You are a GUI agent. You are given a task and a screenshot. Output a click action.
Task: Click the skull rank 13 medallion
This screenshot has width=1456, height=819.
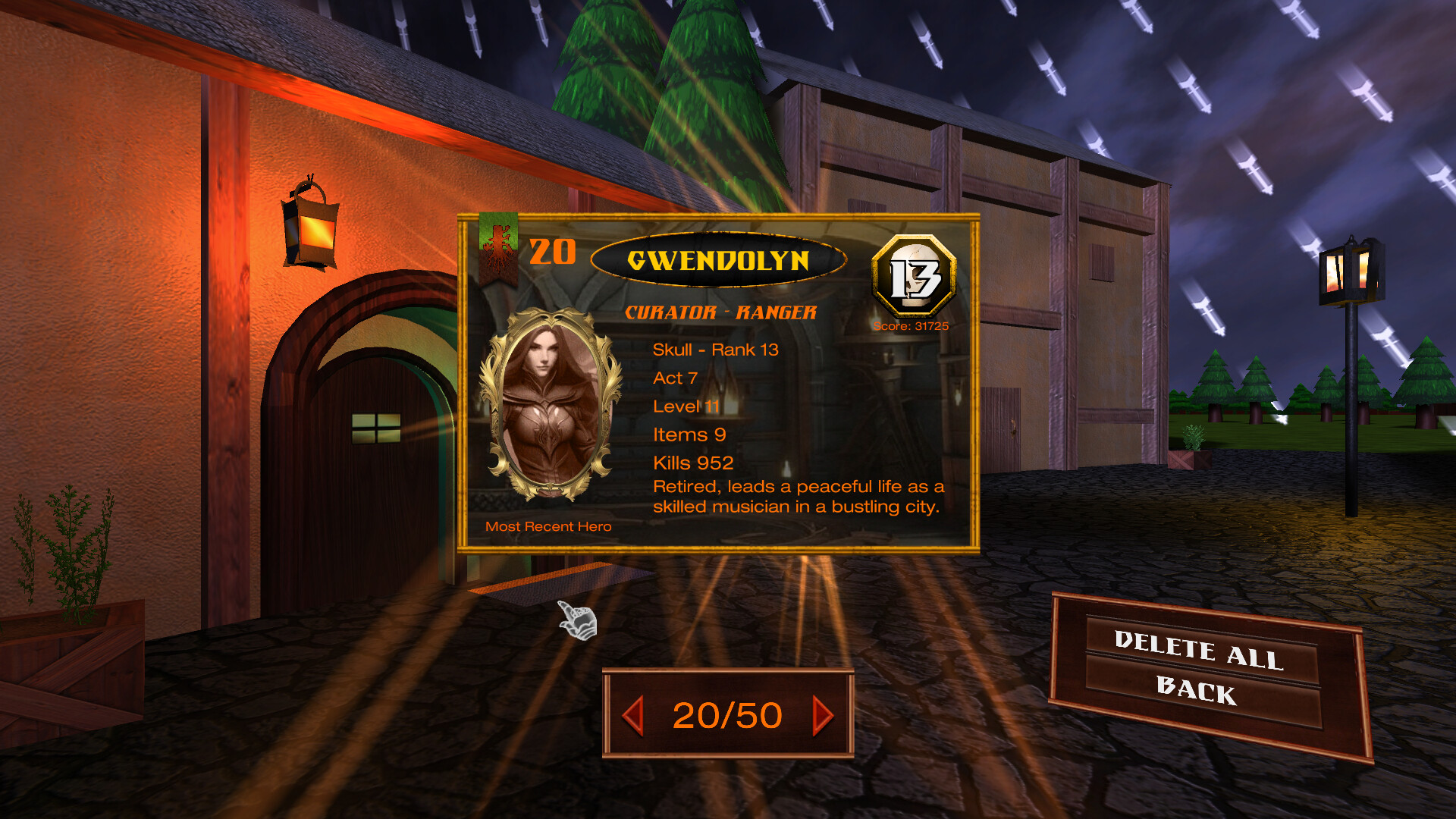913,277
